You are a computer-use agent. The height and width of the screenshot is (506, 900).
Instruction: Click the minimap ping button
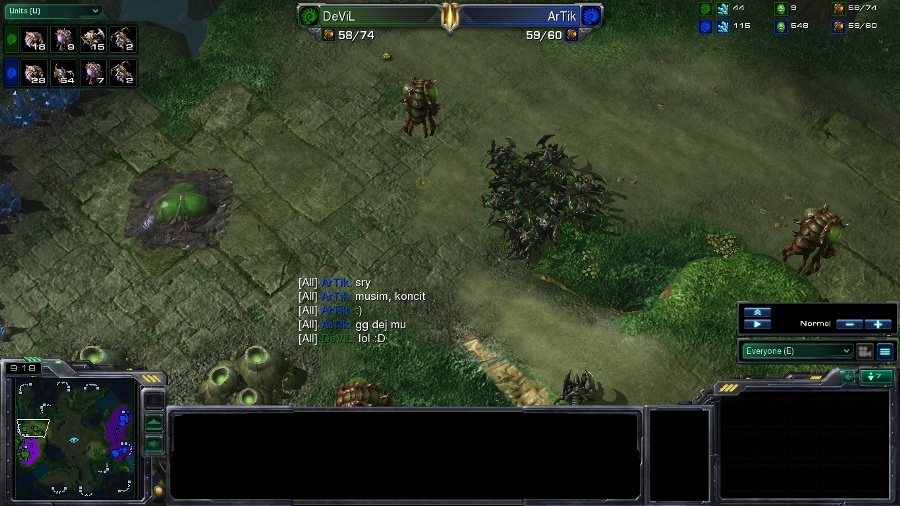pos(154,400)
